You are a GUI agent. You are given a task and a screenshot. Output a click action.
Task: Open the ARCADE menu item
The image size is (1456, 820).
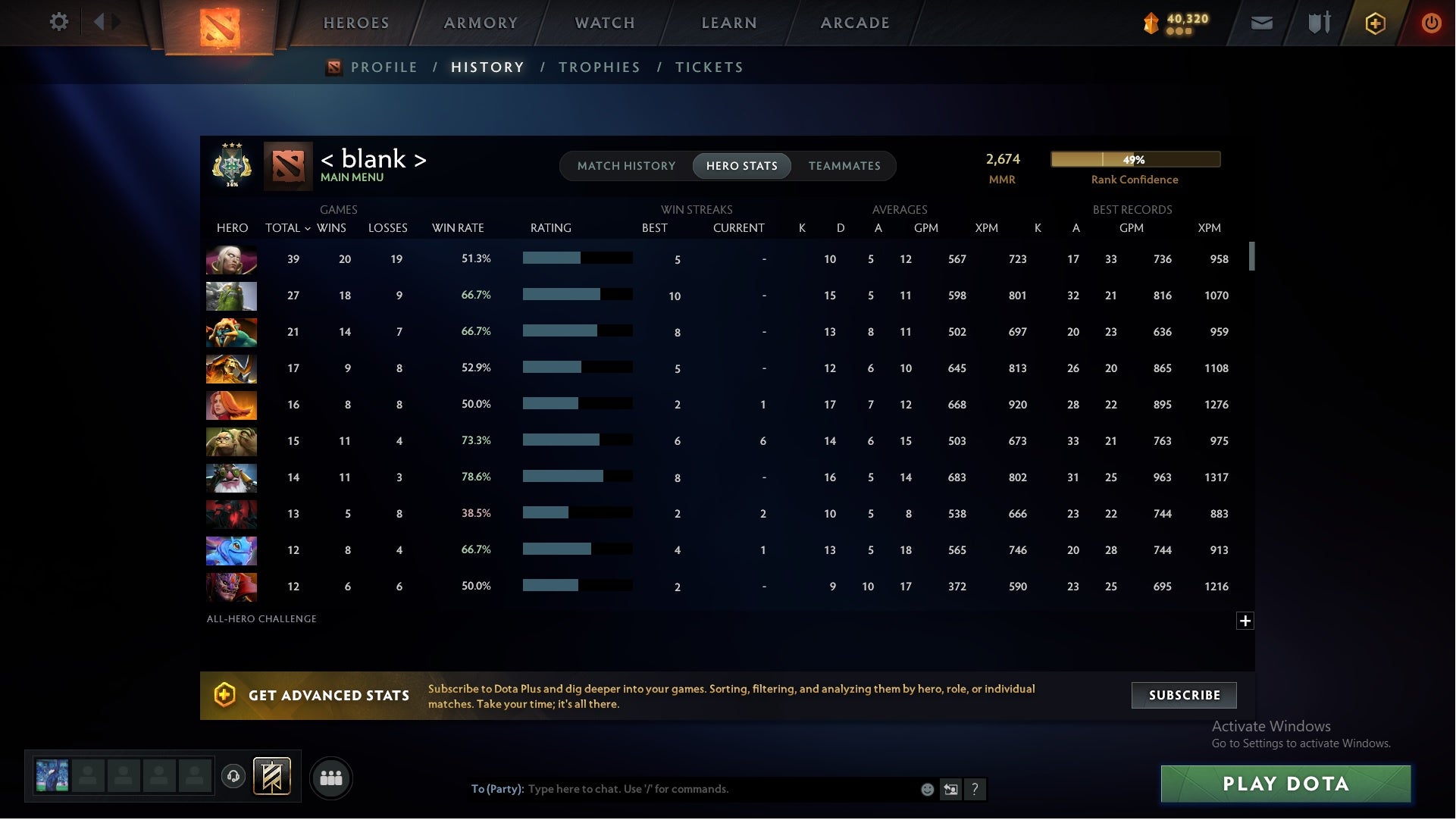tap(853, 23)
